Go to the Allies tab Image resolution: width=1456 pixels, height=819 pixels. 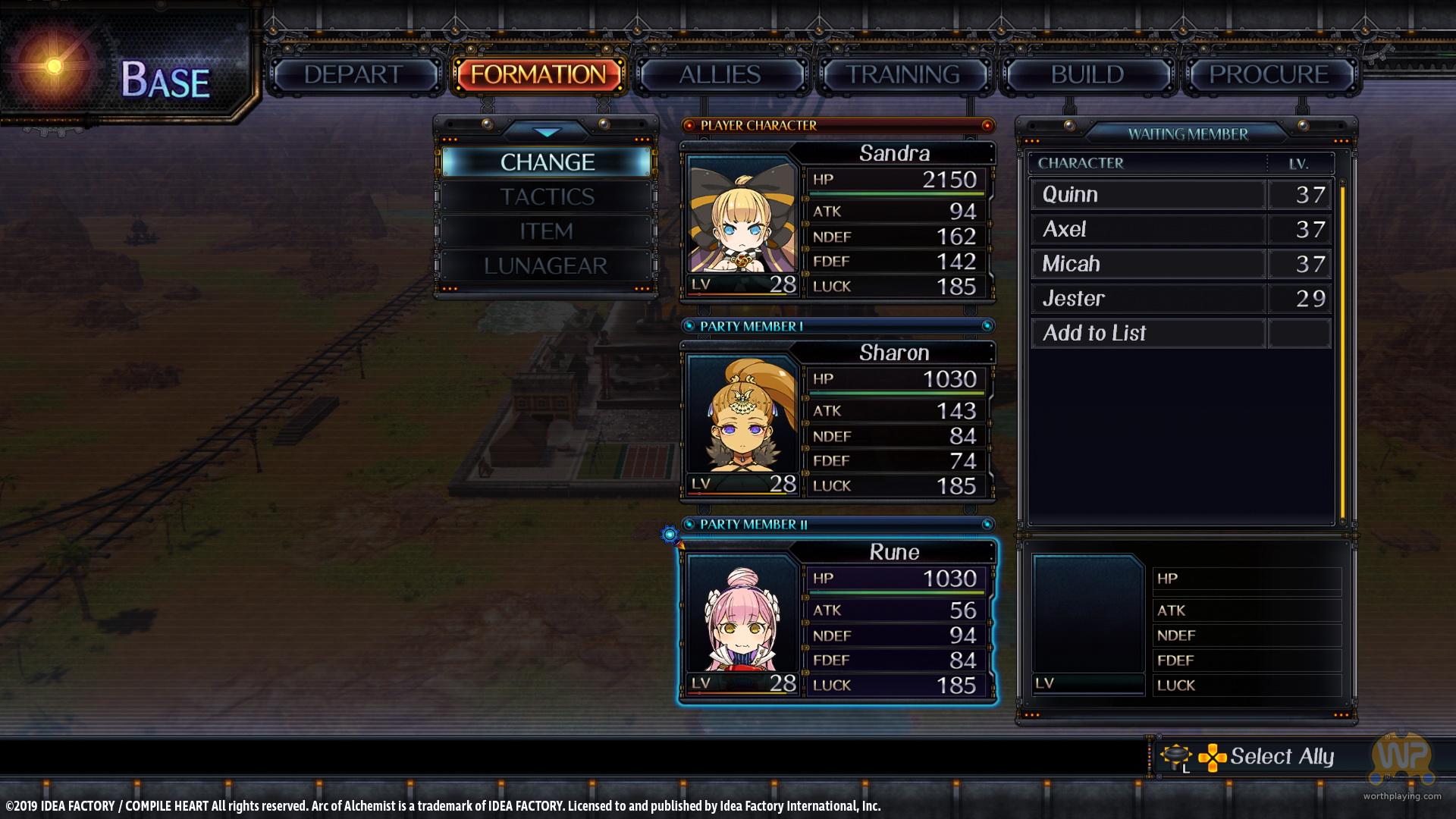pyautogui.click(x=720, y=74)
